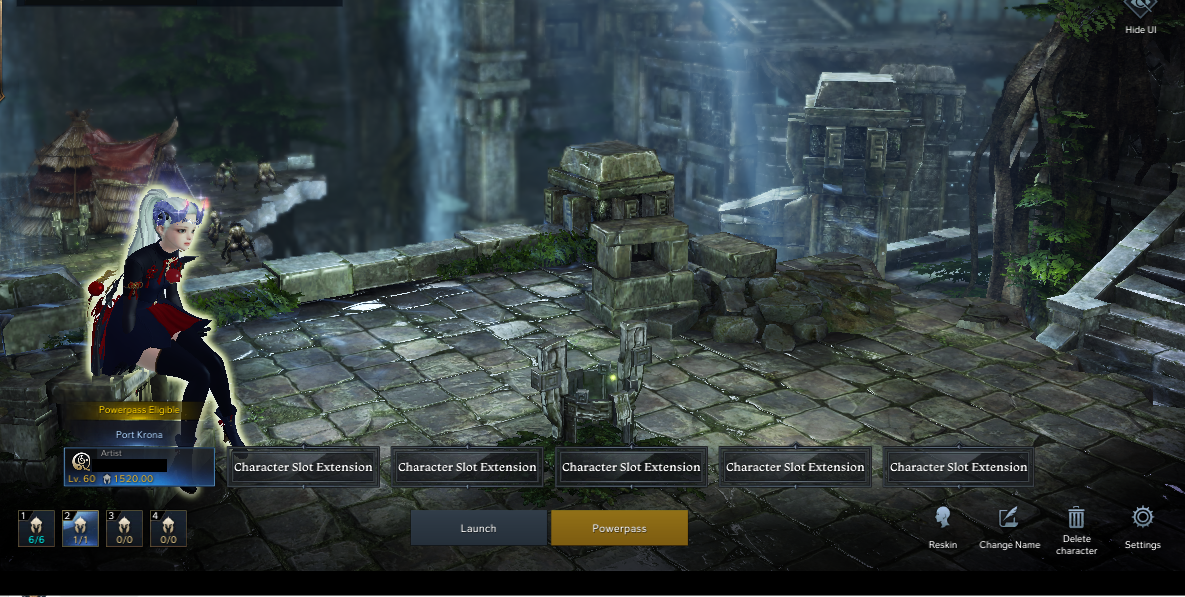
Task: Open the Powerpass button
Action: [x=619, y=528]
